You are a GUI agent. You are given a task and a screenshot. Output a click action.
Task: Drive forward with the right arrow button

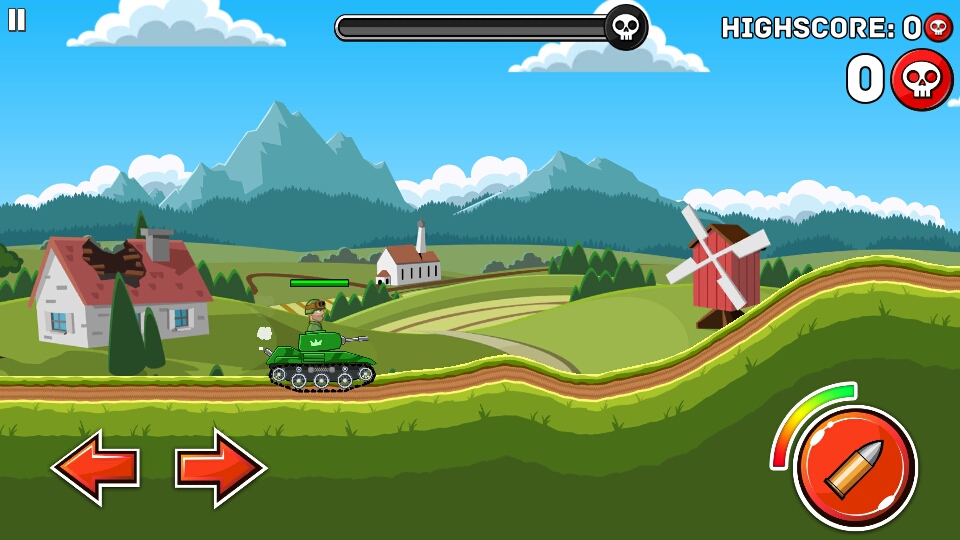pyautogui.click(x=220, y=467)
